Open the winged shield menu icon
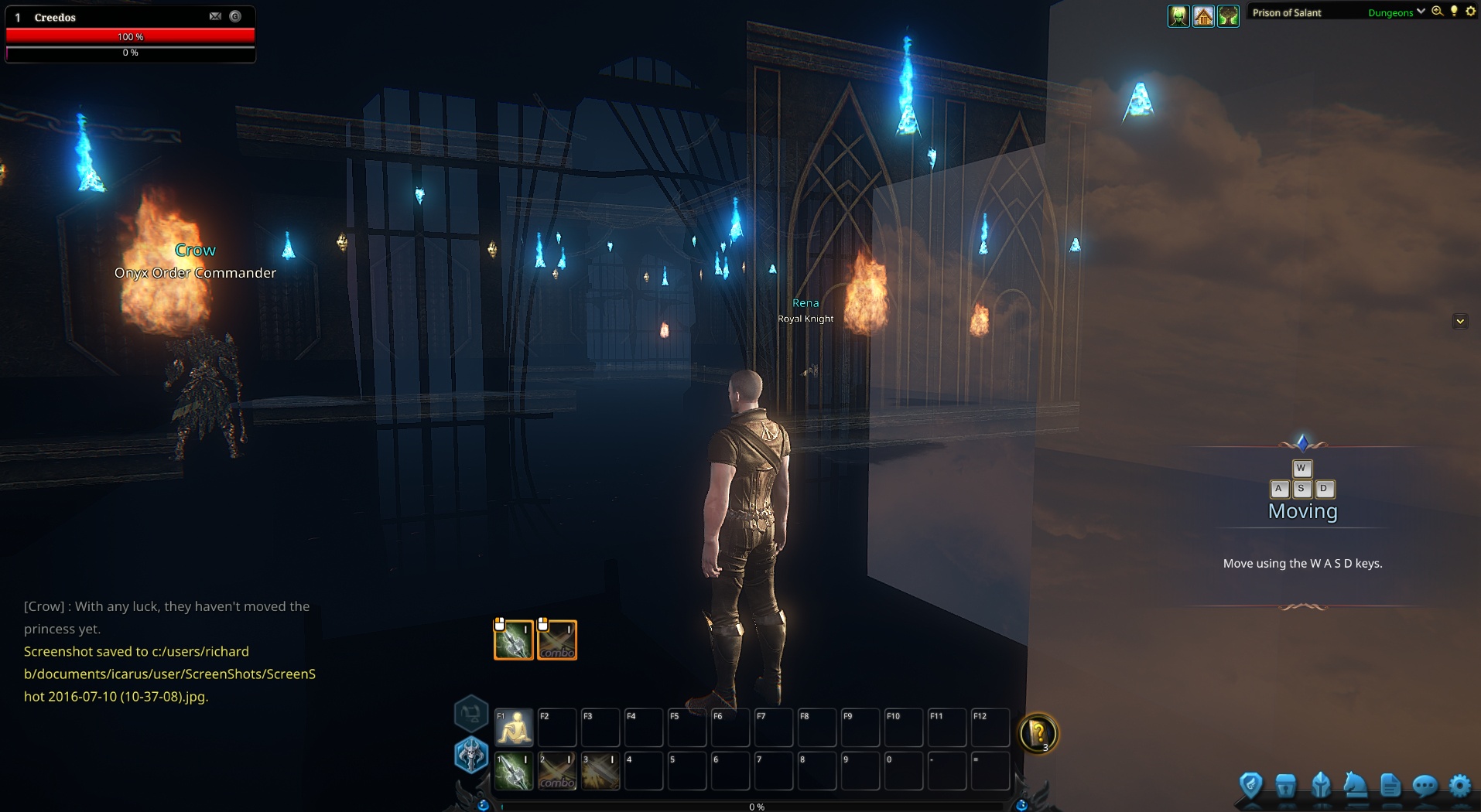This screenshot has width=1481, height=812. 1250,786
